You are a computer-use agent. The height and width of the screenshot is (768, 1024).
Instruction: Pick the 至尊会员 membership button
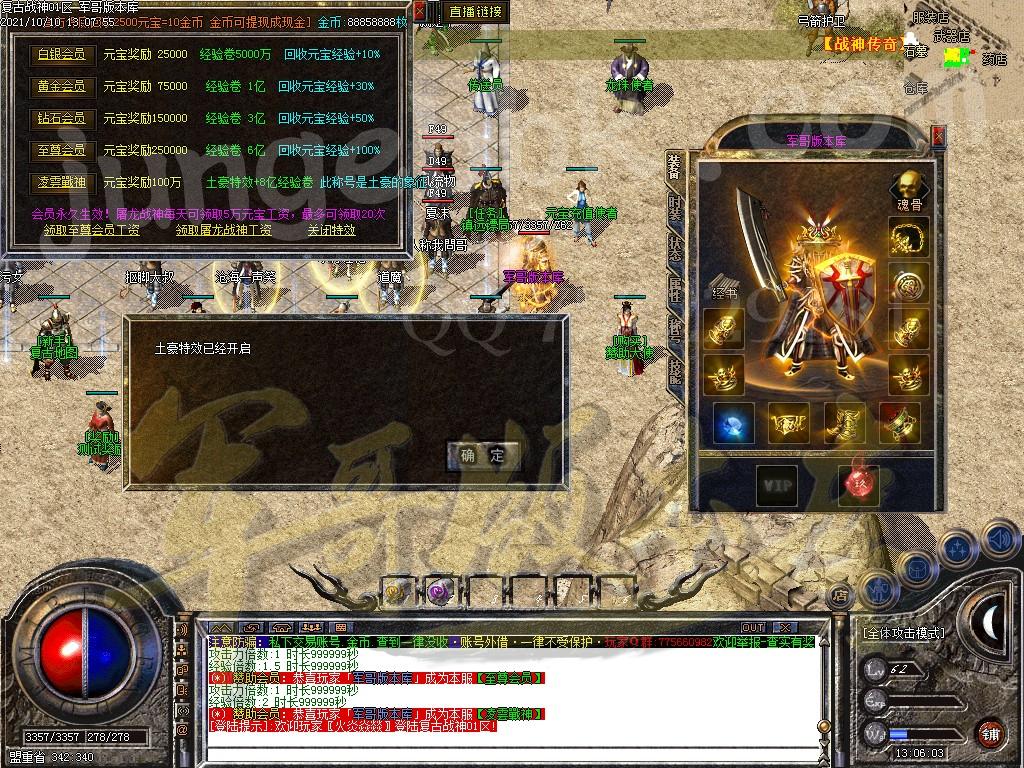pyautogui.click(x=61, y=150)
